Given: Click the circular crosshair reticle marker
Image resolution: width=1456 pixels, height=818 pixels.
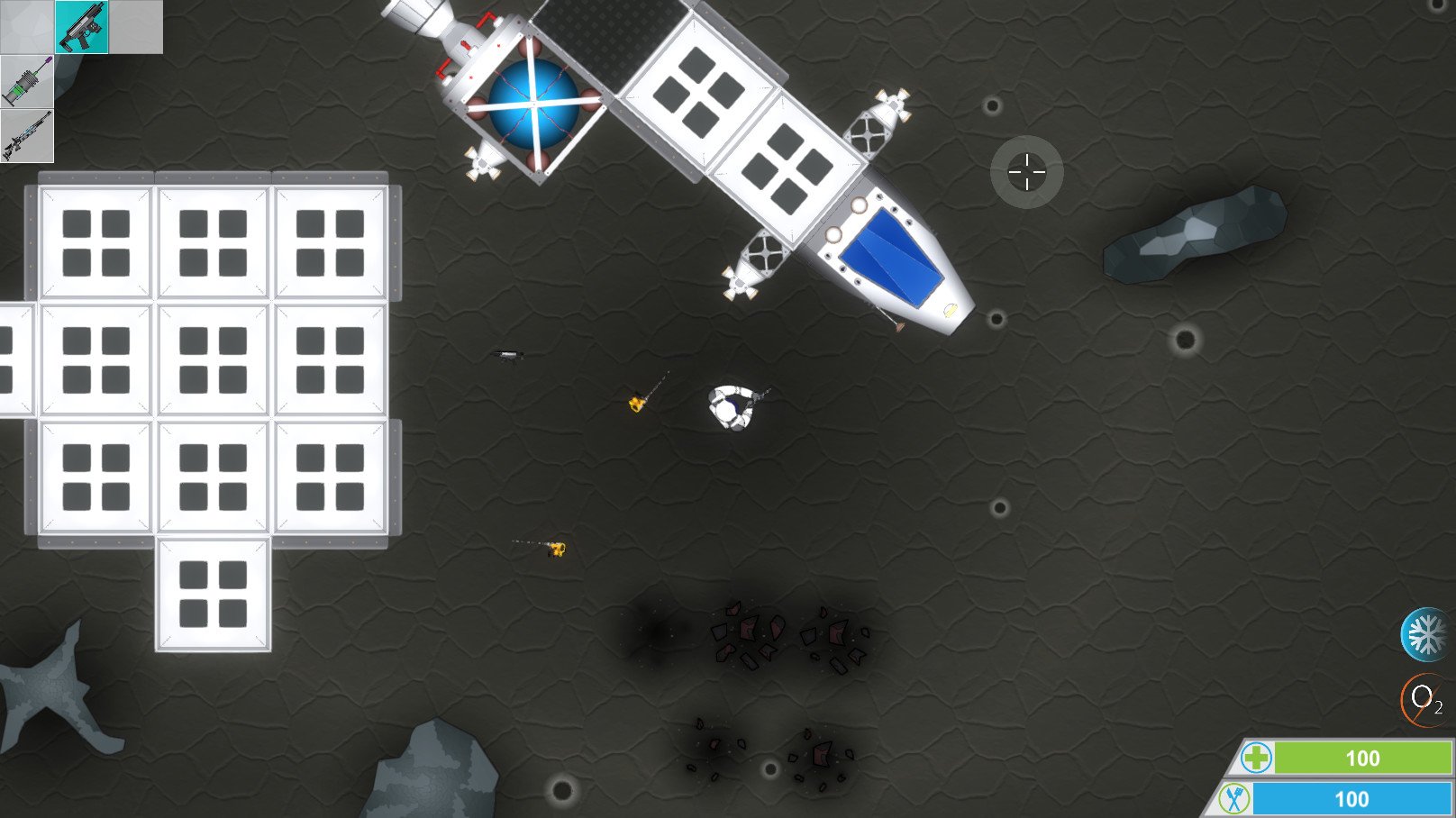Looking at the screenshot, I should [1025, 170].
